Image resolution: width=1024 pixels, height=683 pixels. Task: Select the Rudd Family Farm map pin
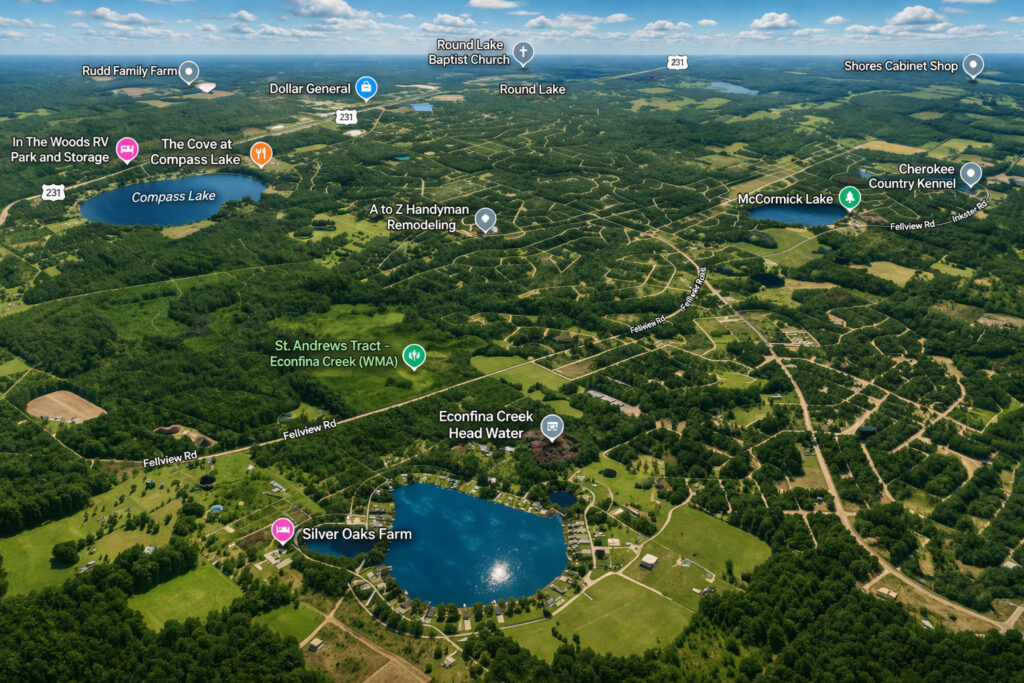click(x=188, y=71)
